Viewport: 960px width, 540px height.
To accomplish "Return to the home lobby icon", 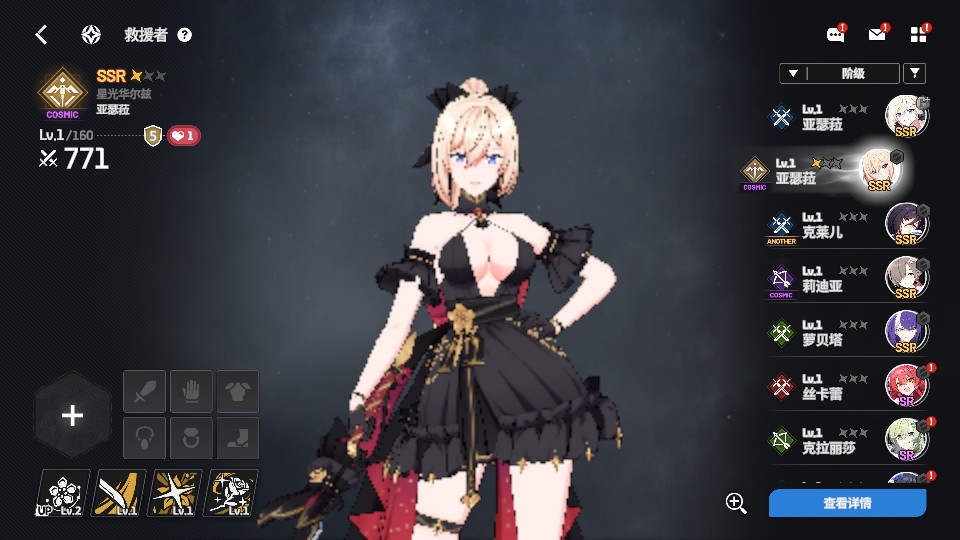I will pos(91,35).
